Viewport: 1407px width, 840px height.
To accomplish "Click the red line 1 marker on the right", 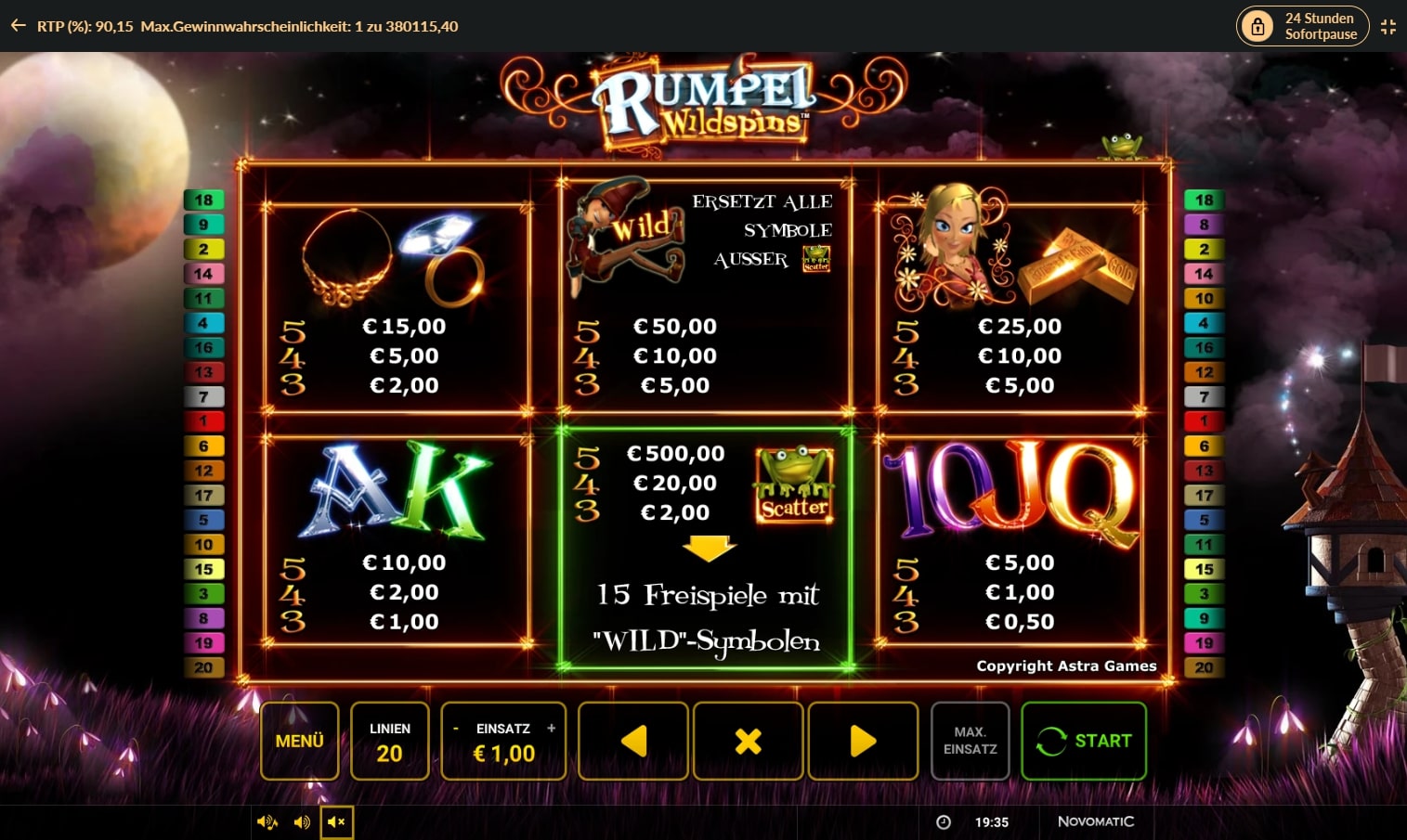I will pyautogui.click(x=1204, y=421).
